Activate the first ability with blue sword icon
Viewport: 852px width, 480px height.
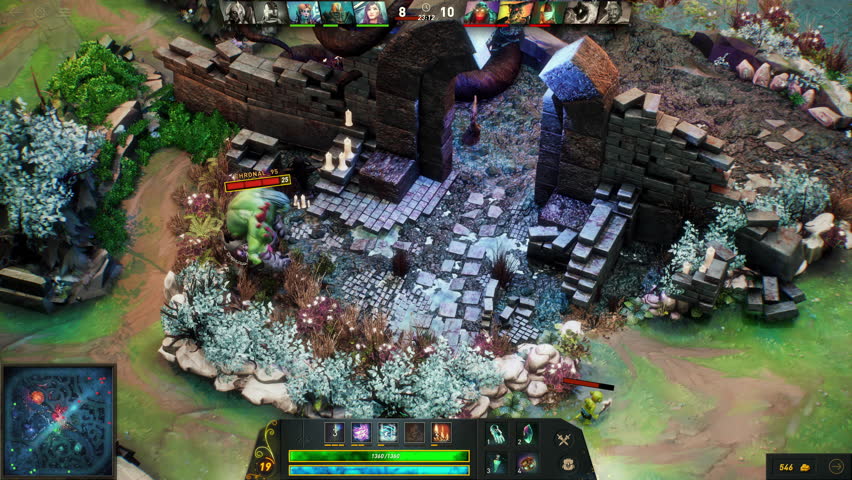[x=334, y=433]
